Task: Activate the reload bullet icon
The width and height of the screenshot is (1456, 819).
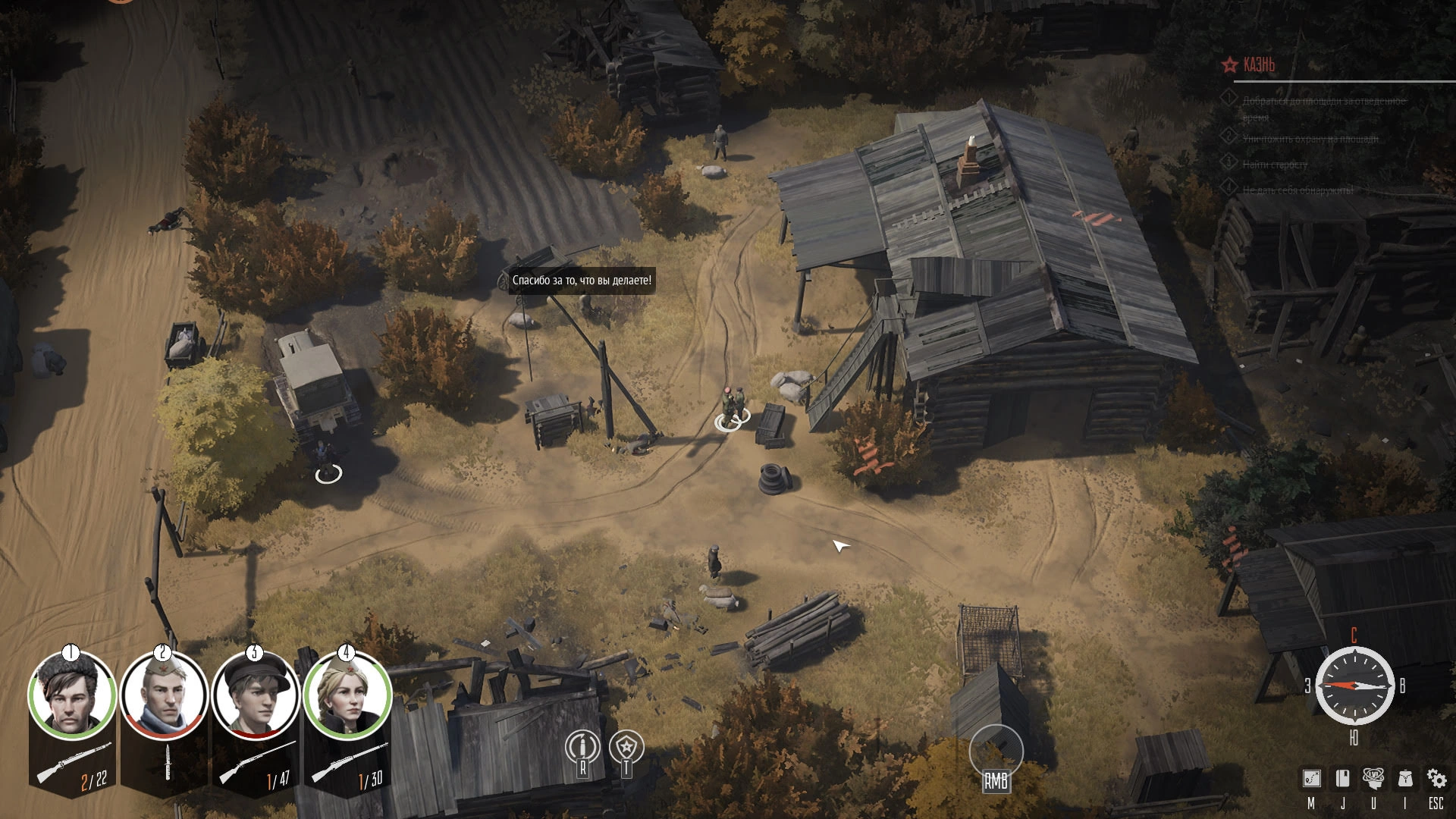Action: click(x=582, y=748)
